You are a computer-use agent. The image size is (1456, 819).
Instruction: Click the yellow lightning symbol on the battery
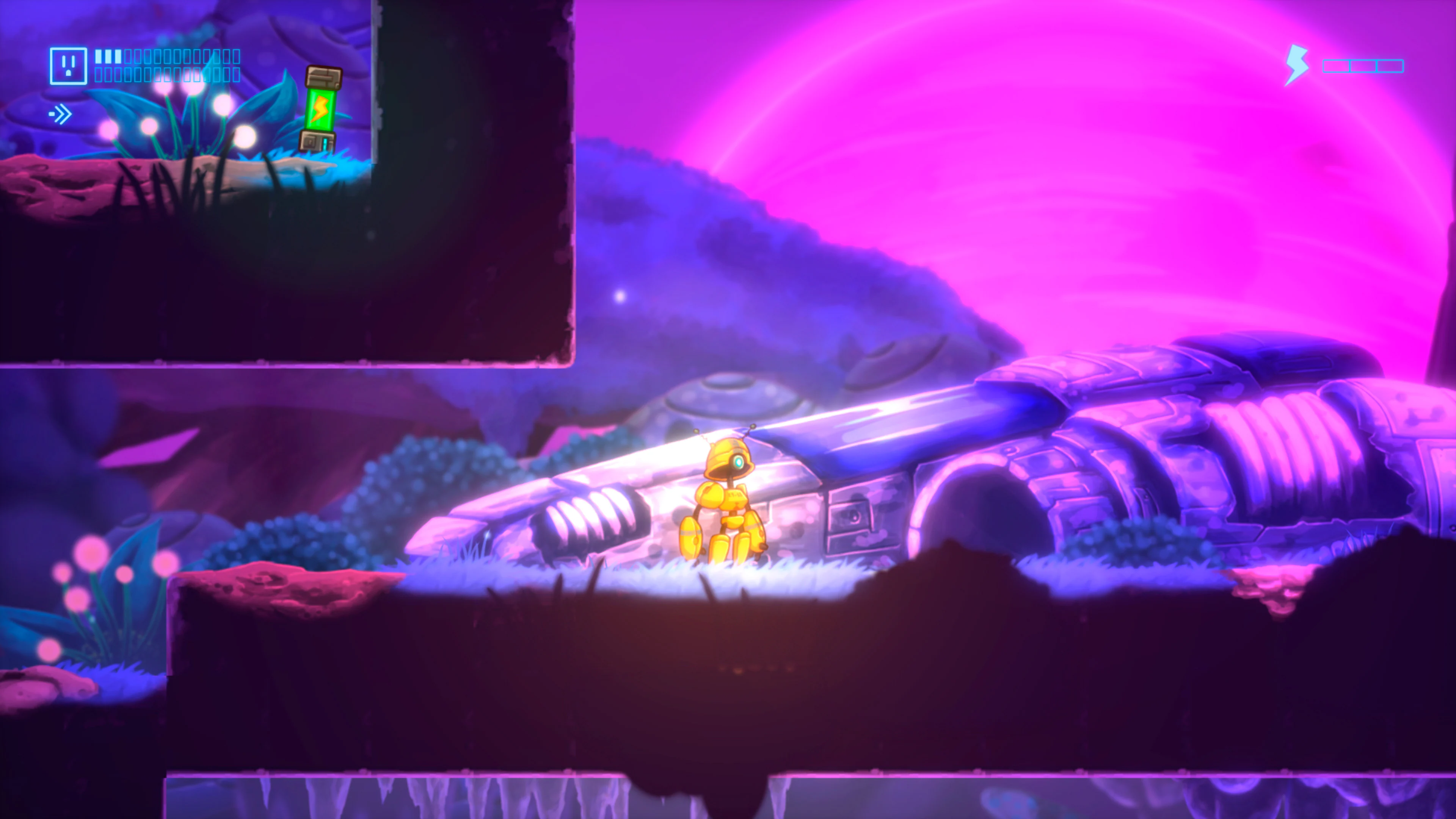[321, 108]
